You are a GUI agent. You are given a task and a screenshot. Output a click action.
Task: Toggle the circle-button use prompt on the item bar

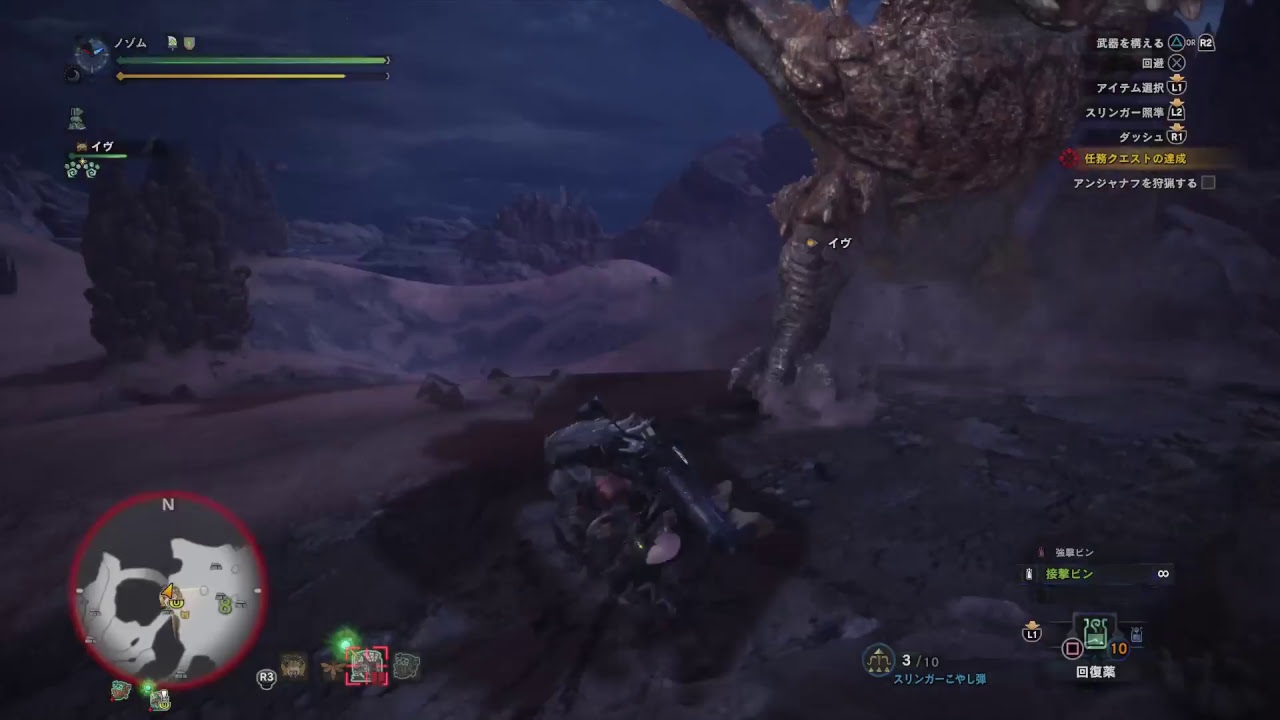1073,649
